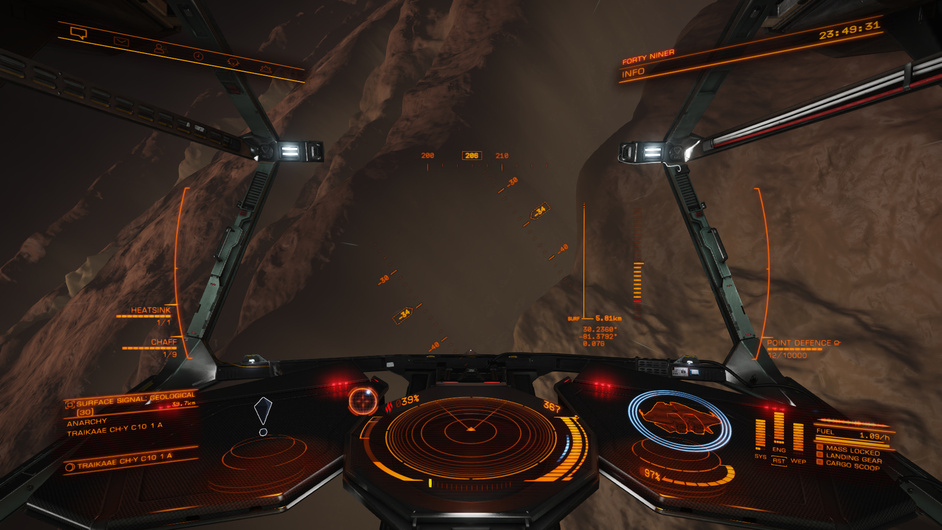Select the Heatsink fire group entry
Viewport: 942px width, 530px height.
(151, 311)
